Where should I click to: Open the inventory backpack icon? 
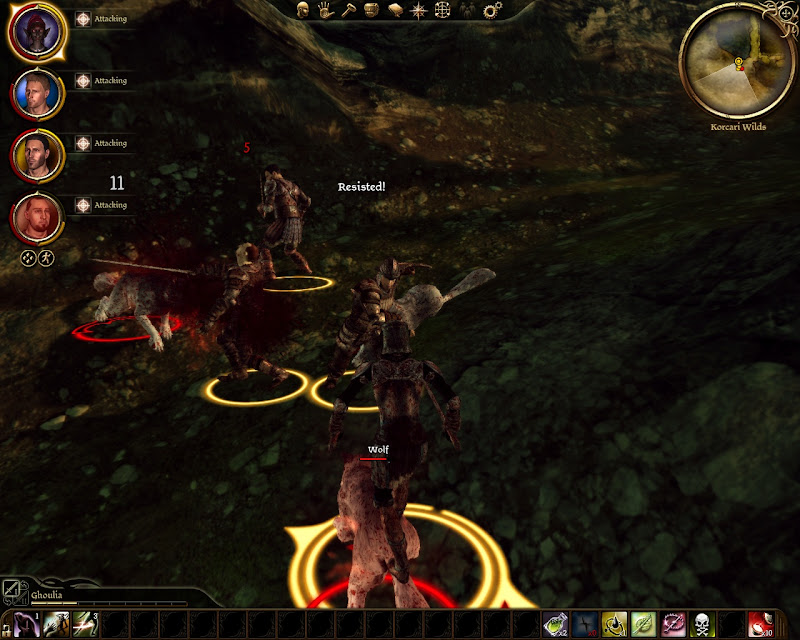[371, 10]
